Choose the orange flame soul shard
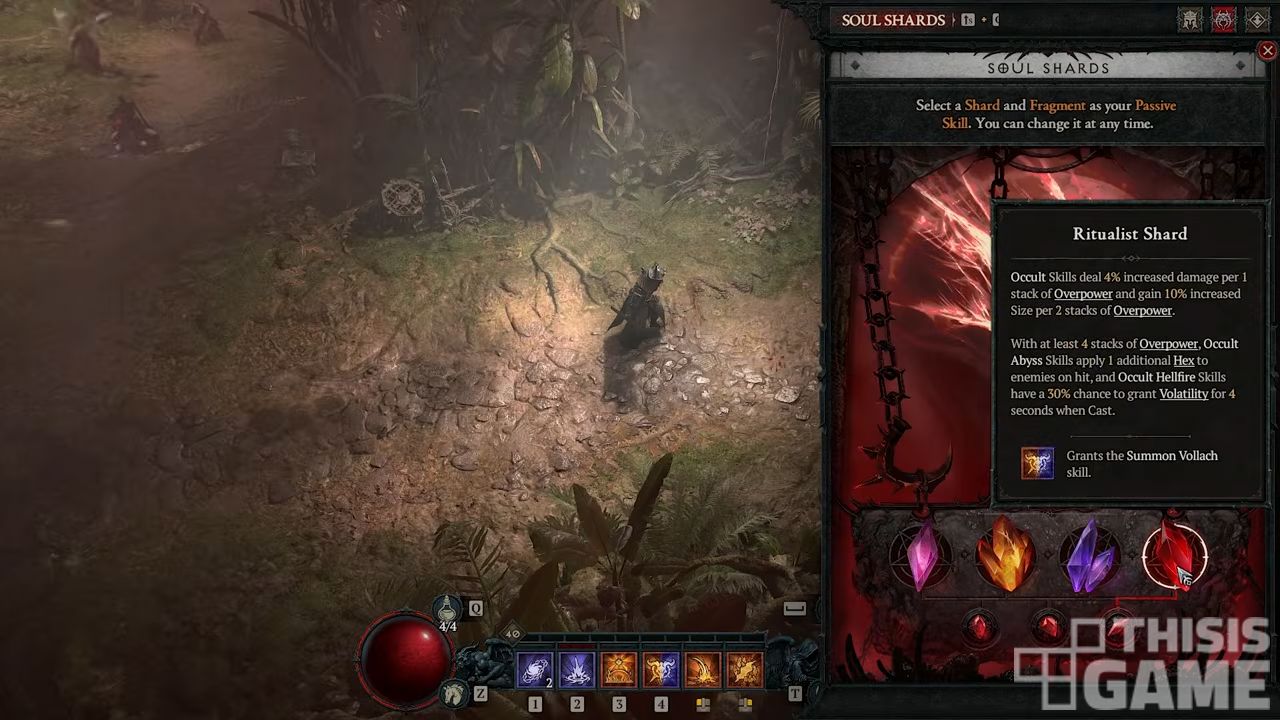 click(1005, 555)
